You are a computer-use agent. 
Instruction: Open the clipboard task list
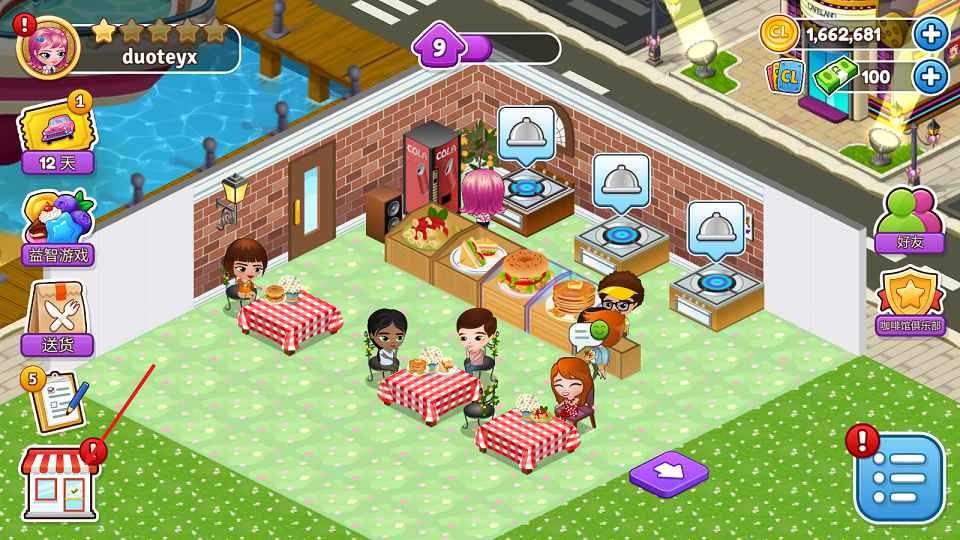click(59, 400)
